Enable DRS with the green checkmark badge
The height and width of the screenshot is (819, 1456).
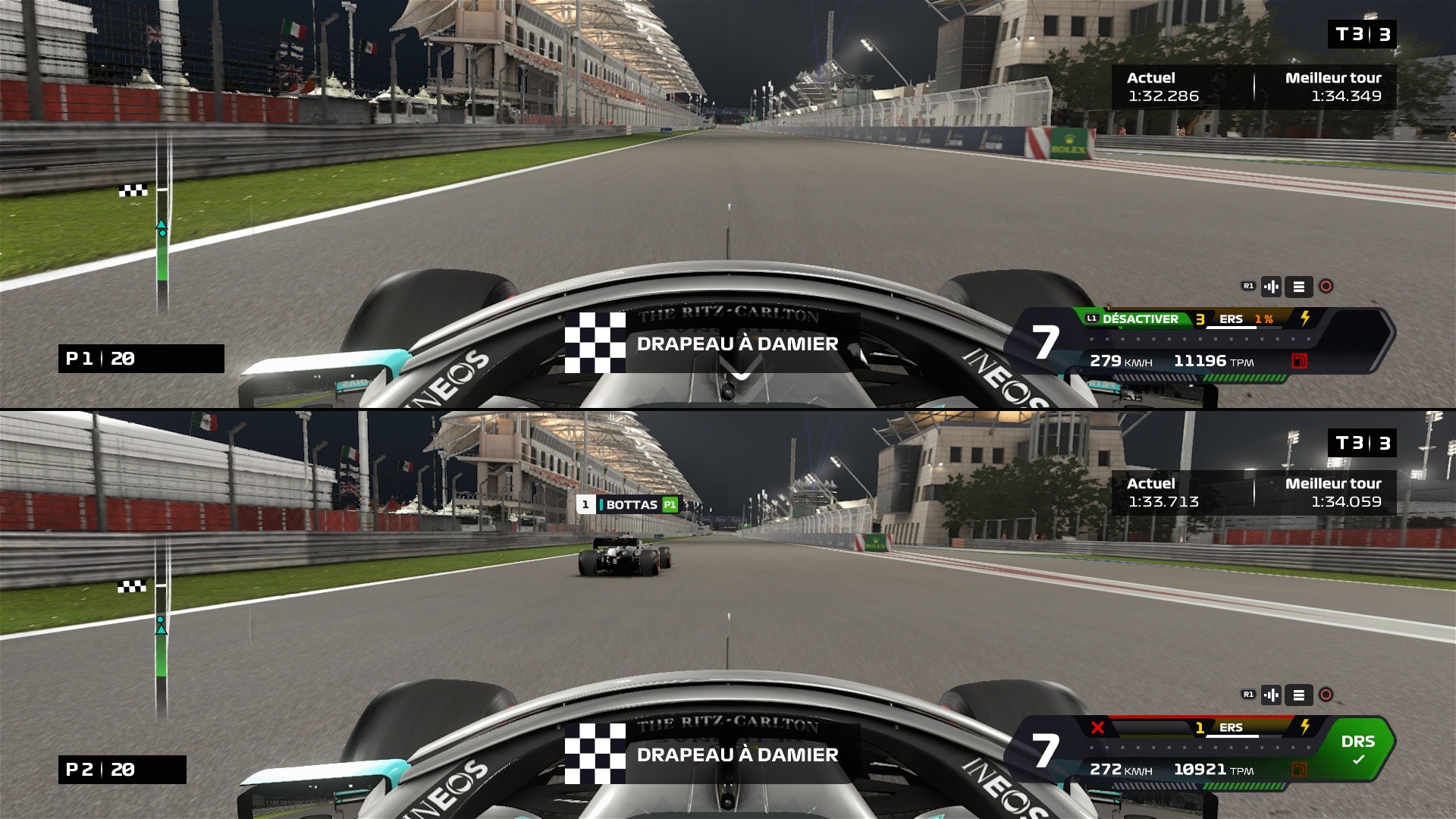point(1360,758)
